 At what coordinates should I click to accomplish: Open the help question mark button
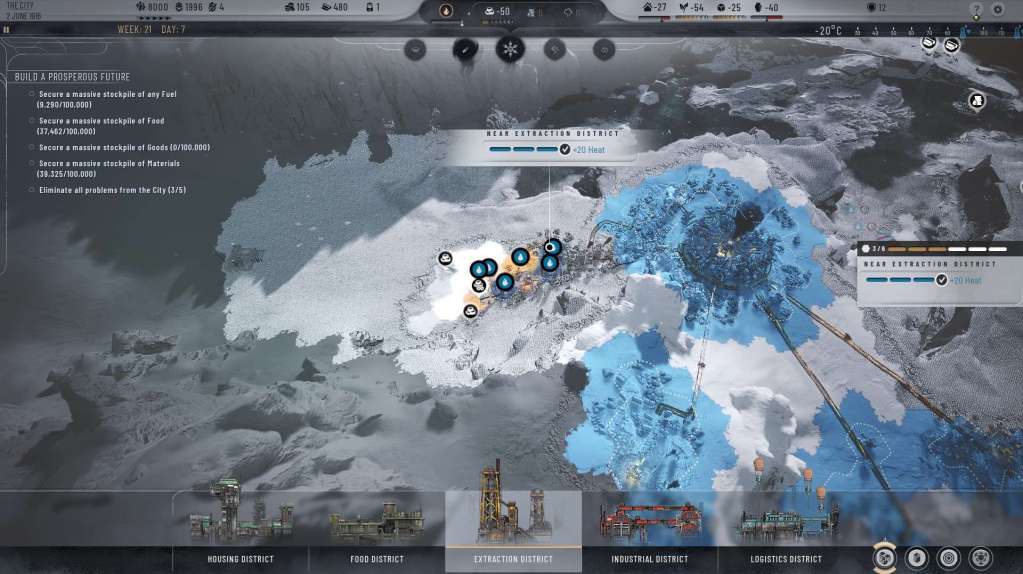(976, 9)
